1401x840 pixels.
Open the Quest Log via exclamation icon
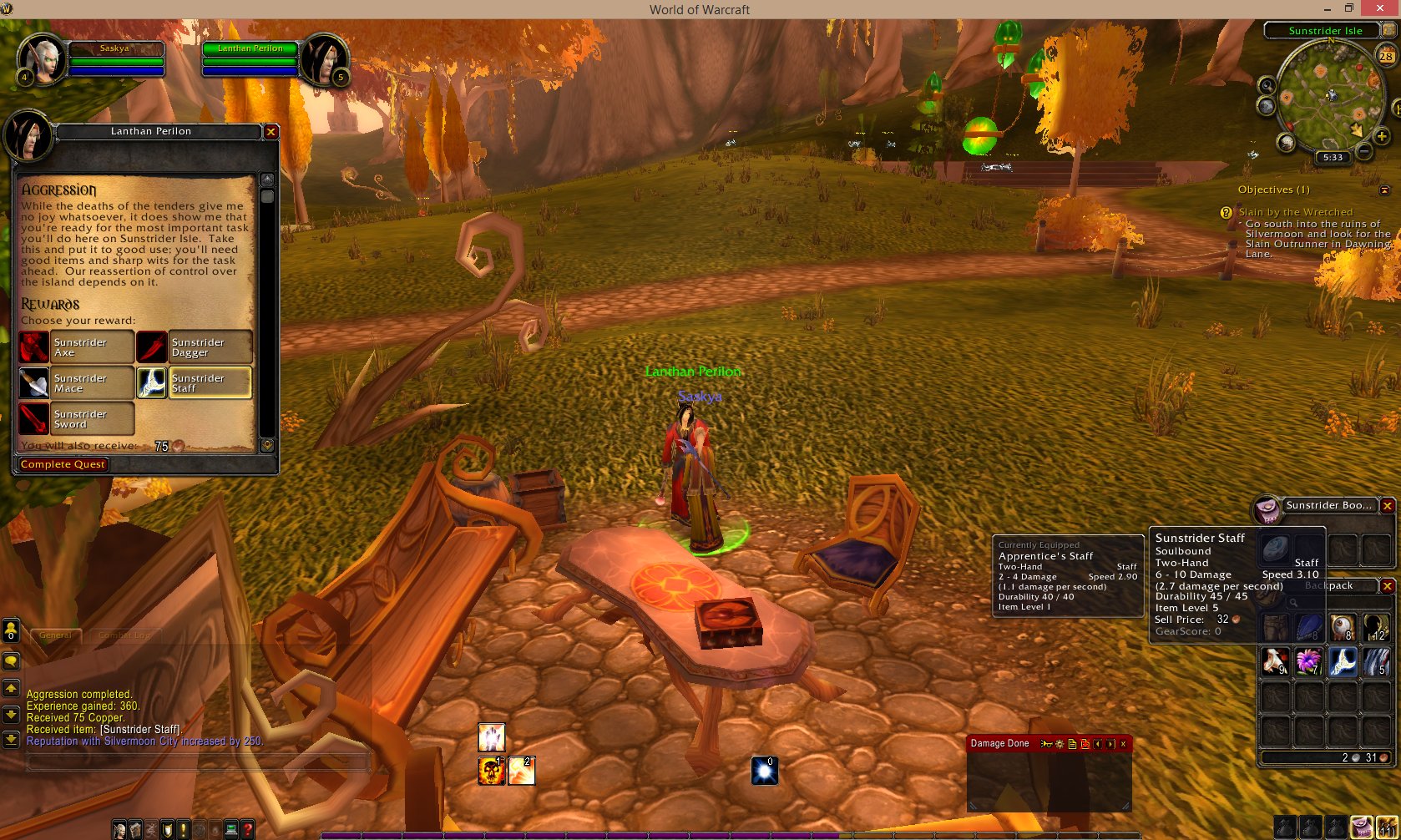pyautogui.click(x=183, y=829)
